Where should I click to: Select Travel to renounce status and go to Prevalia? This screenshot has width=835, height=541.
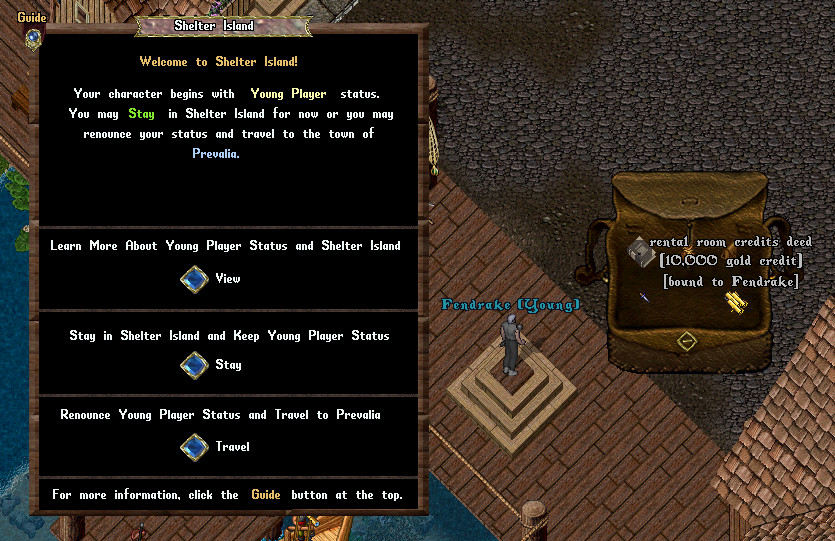194,447
